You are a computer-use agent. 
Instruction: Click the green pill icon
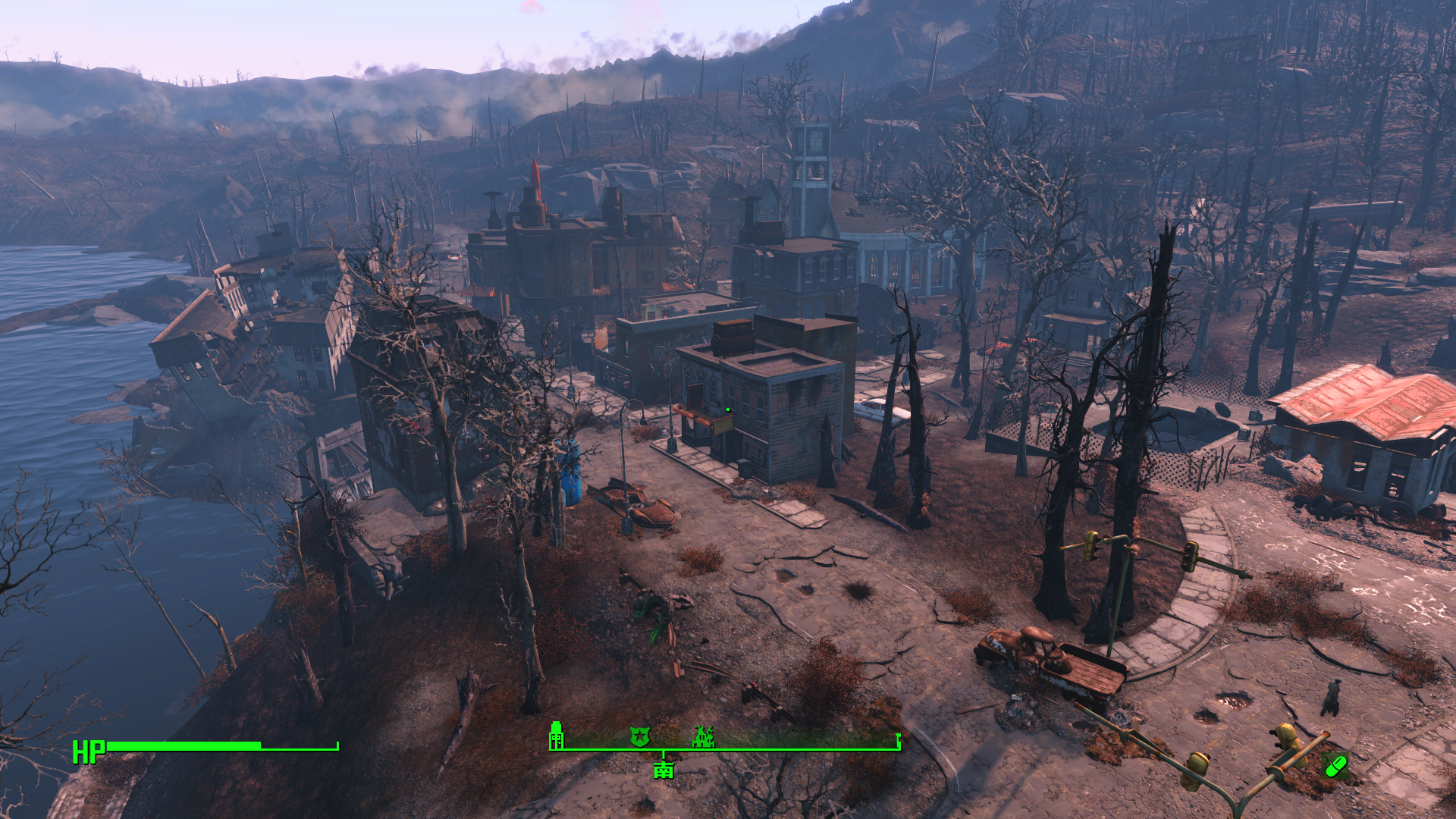coord(1335,766)
